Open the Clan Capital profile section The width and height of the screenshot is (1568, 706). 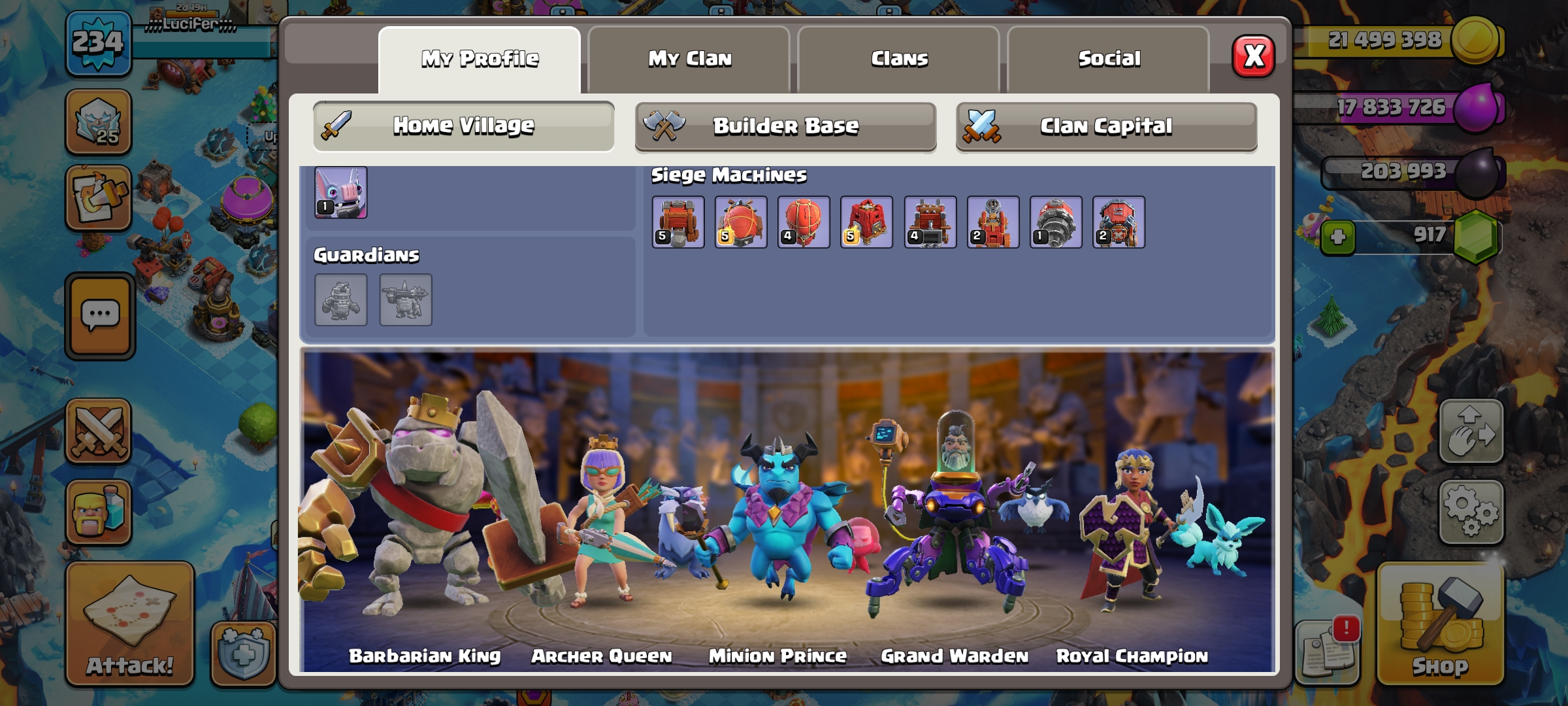[x=1106, y=126]
